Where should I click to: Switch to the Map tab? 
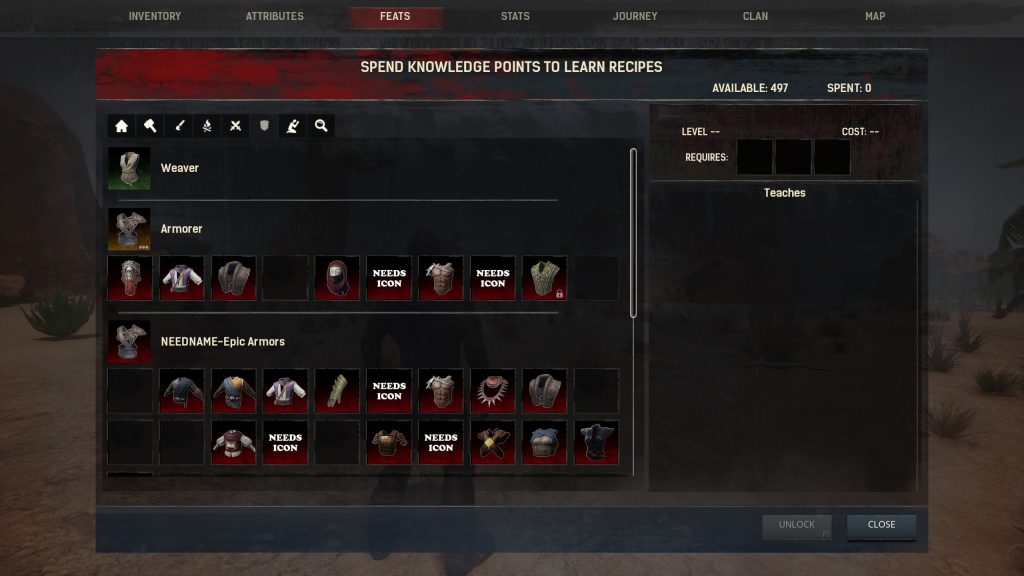pos(875,16)
